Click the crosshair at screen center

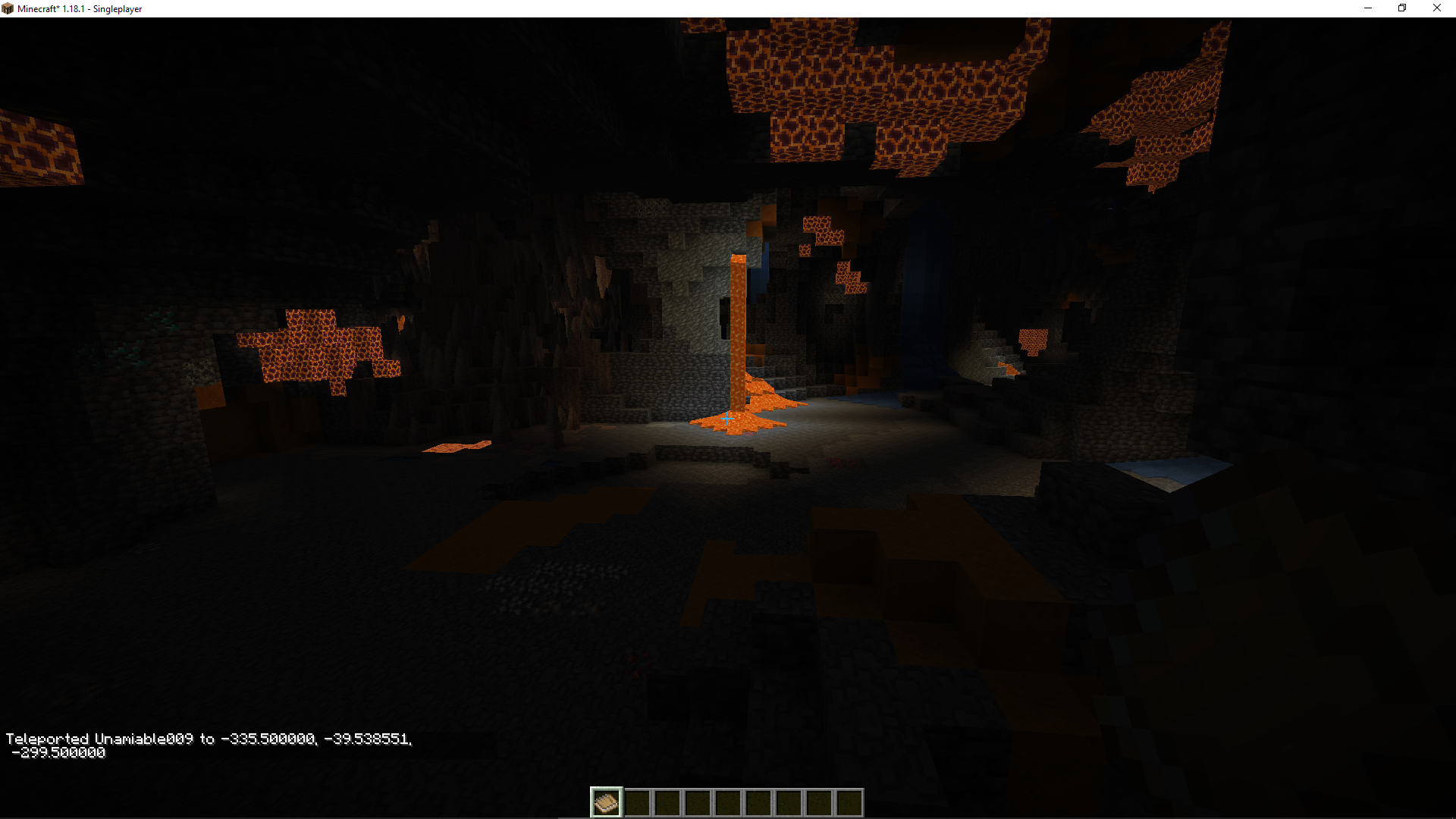pos(728,418)
